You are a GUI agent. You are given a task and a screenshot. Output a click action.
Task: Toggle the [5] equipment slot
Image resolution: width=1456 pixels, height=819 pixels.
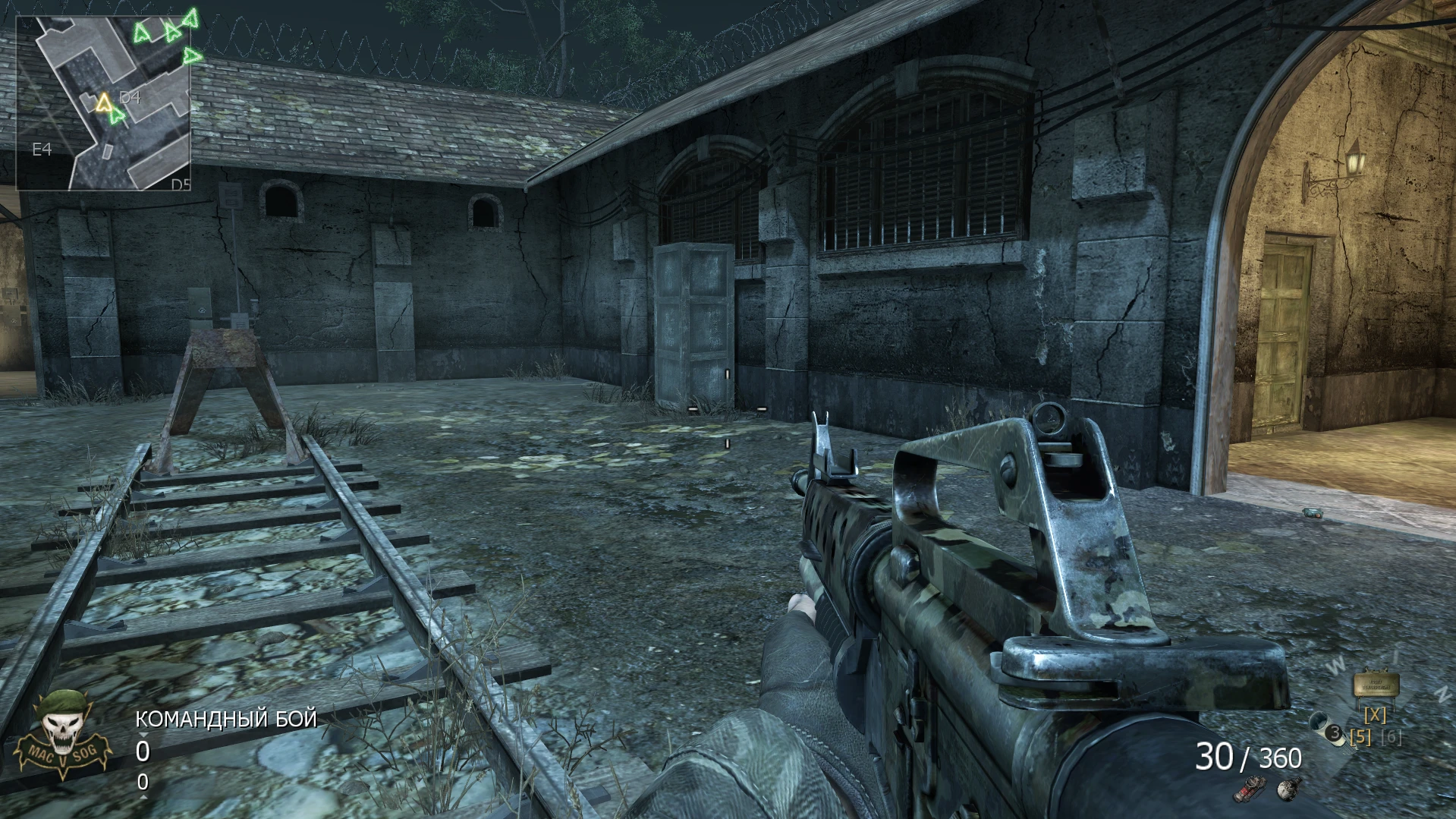(x=1360, y=738)
